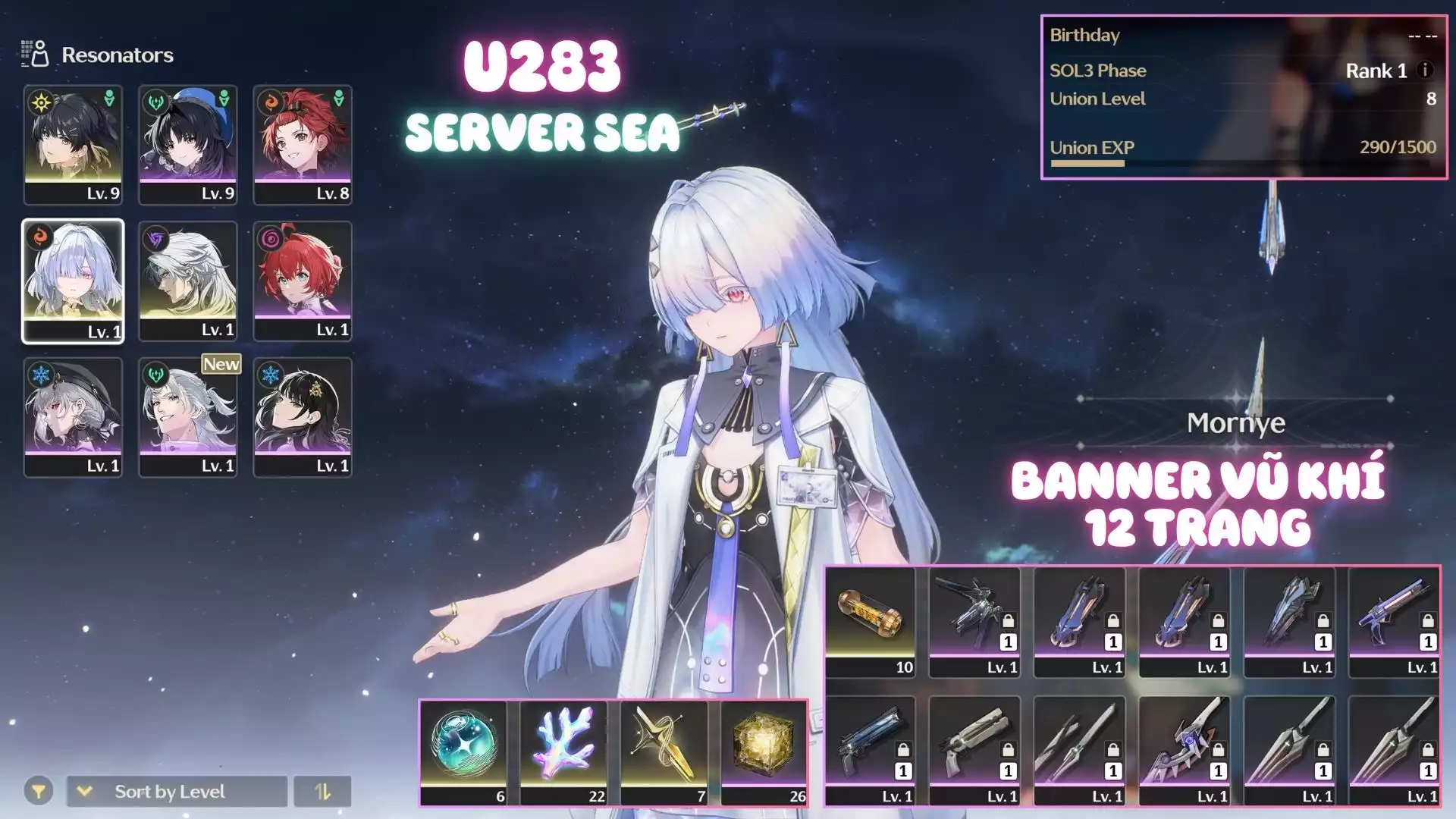Viewport: 1456px width, 819px height.
Task: Pick the golden spike item with count 7
Action: (664, 752)
